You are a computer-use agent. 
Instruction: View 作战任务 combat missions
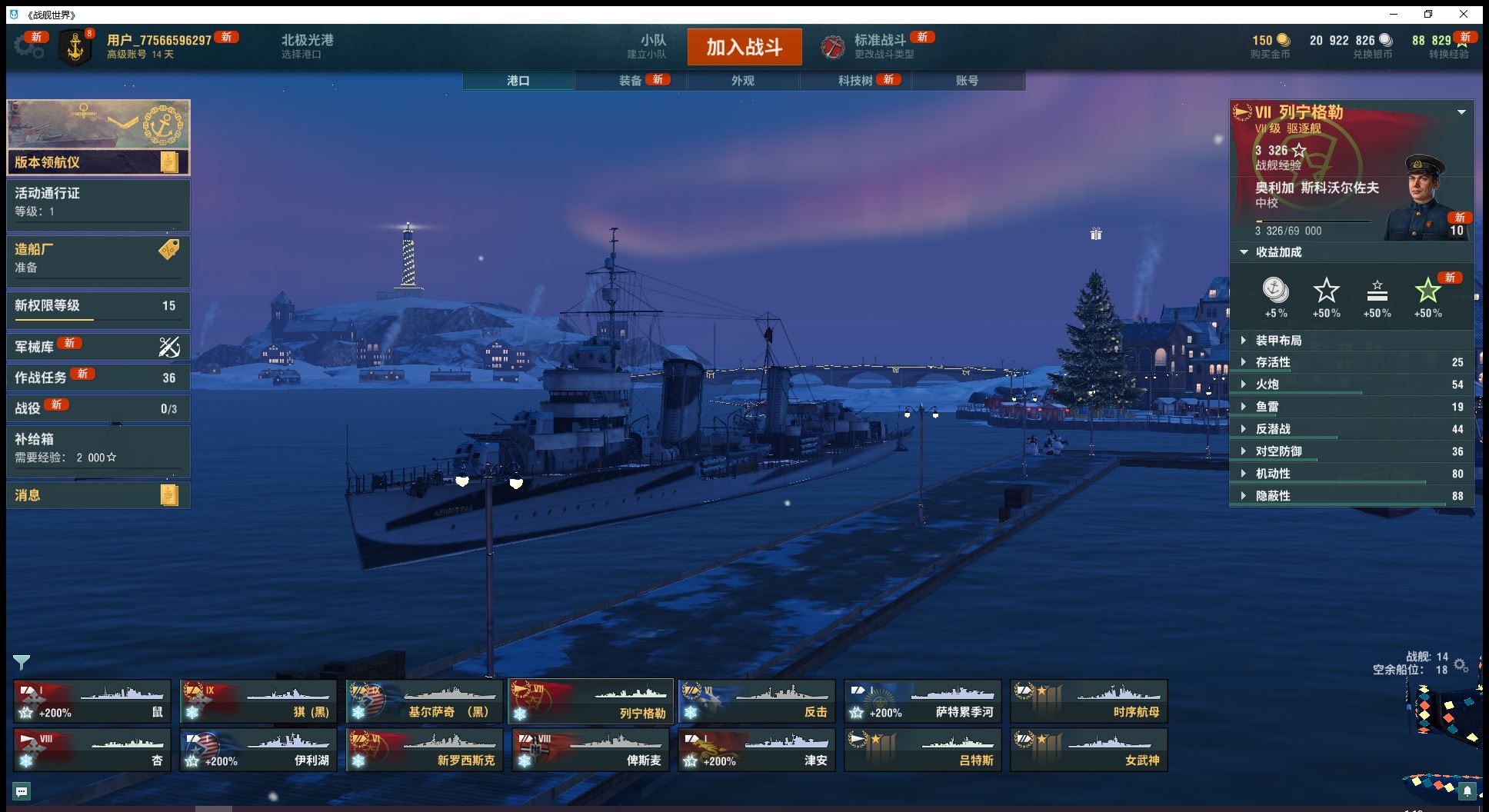[98, 378]
